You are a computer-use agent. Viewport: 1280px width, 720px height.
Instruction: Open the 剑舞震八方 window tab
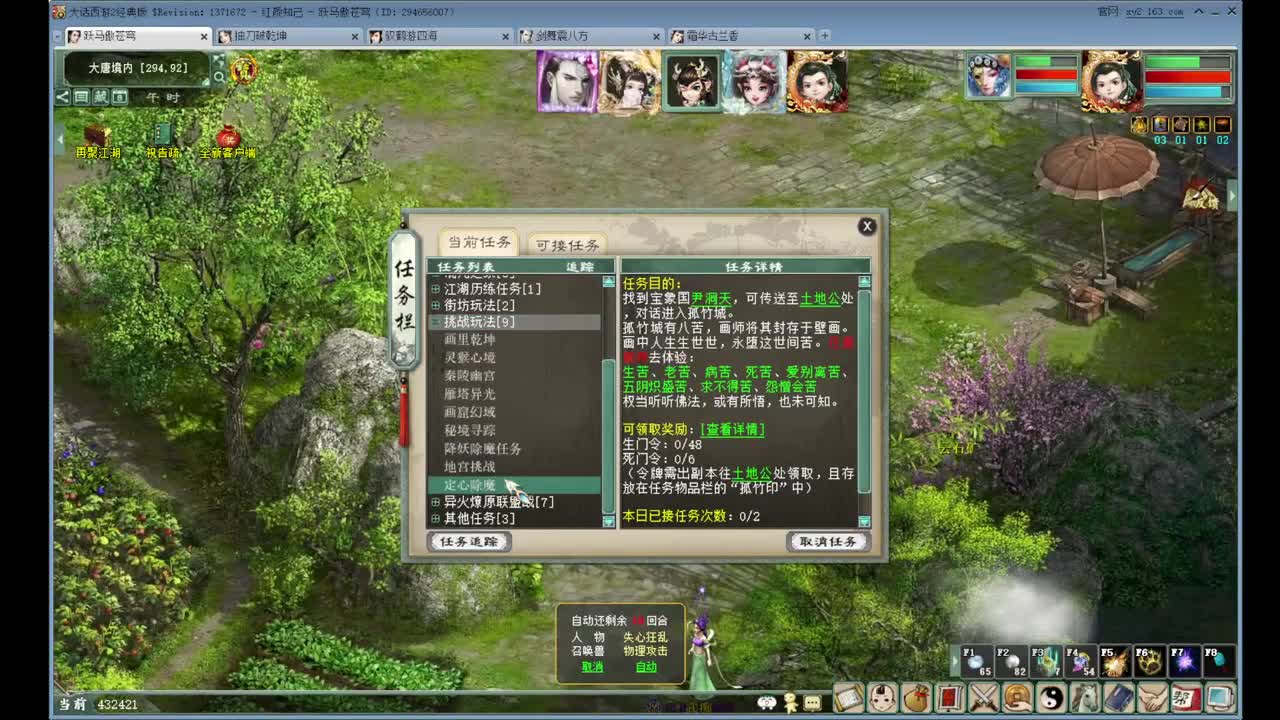[561, 35]
